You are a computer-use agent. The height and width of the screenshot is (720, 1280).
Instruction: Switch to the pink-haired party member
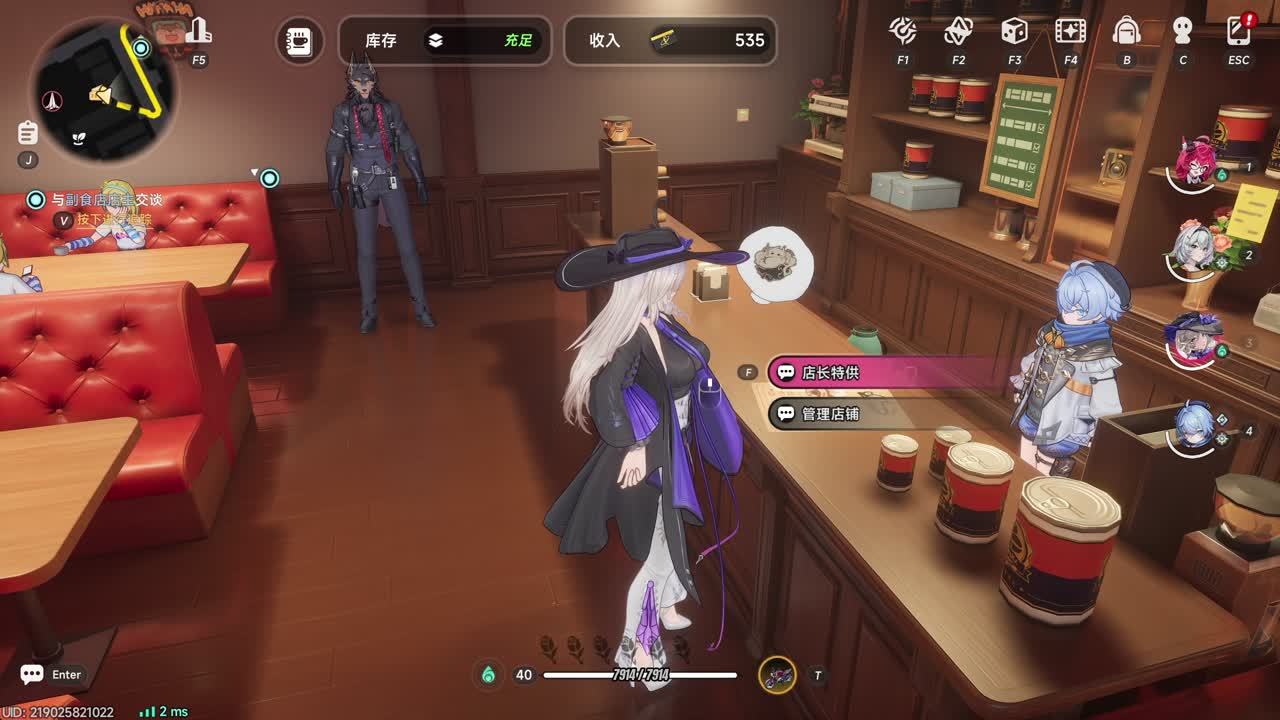1195,160
